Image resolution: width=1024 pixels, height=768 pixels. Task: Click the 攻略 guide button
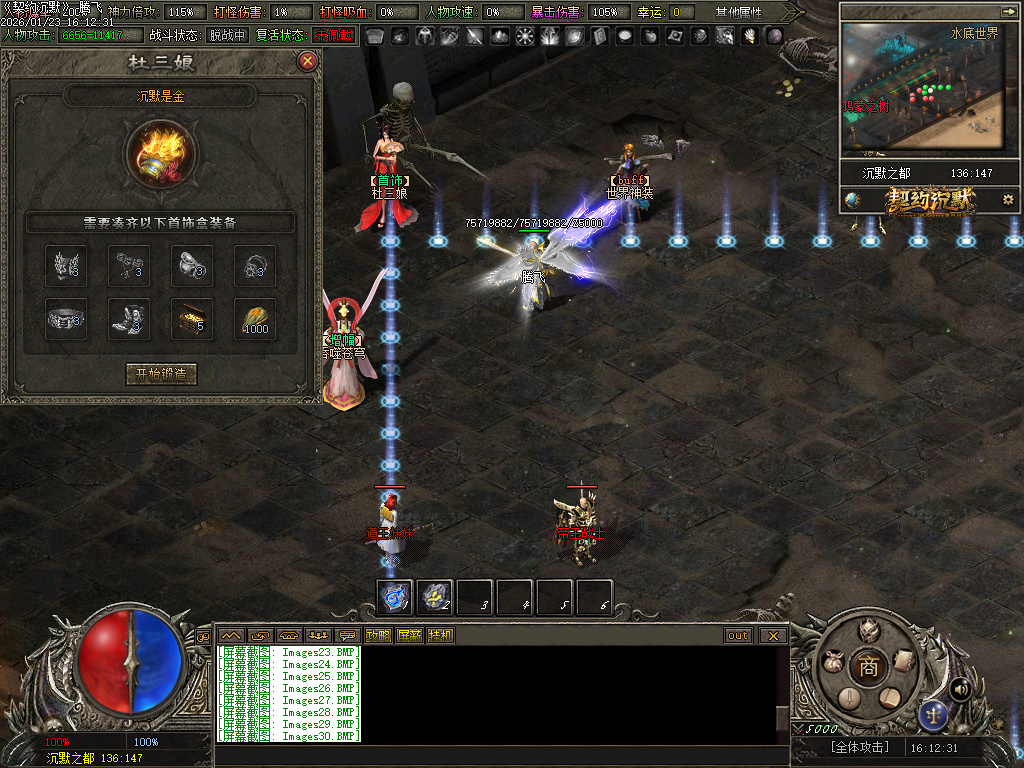378,635
